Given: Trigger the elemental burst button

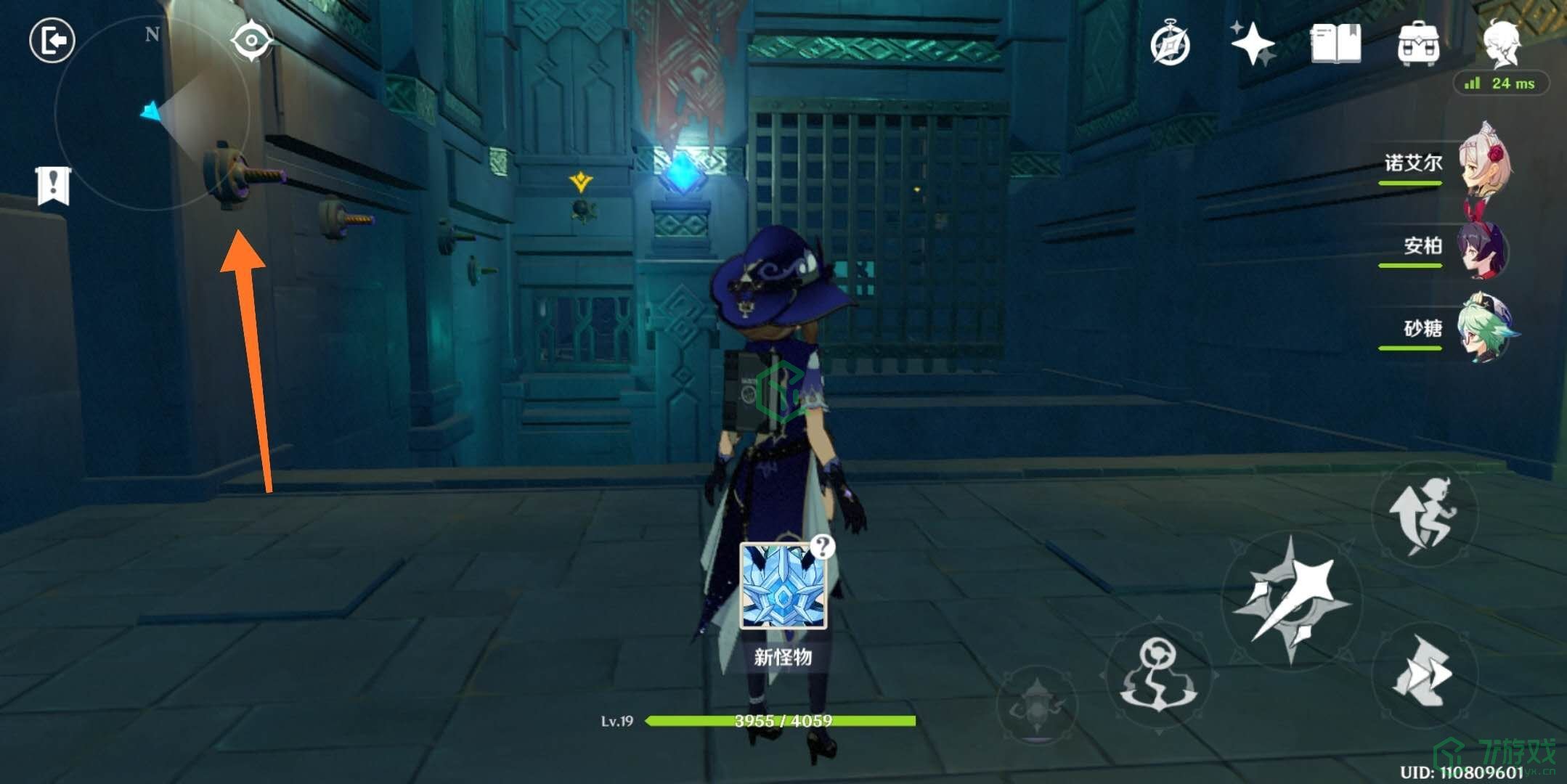Looking at the screenshot, I should [1037, 705].
